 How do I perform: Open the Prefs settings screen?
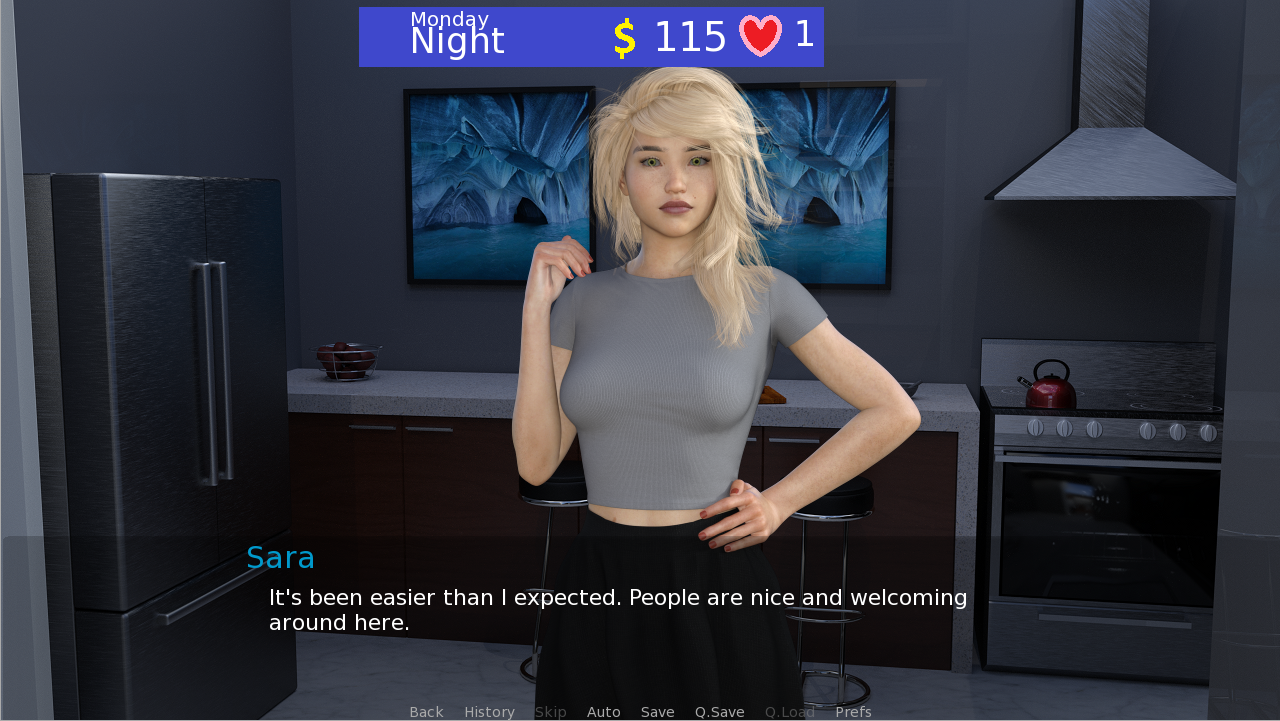[853, 712]
